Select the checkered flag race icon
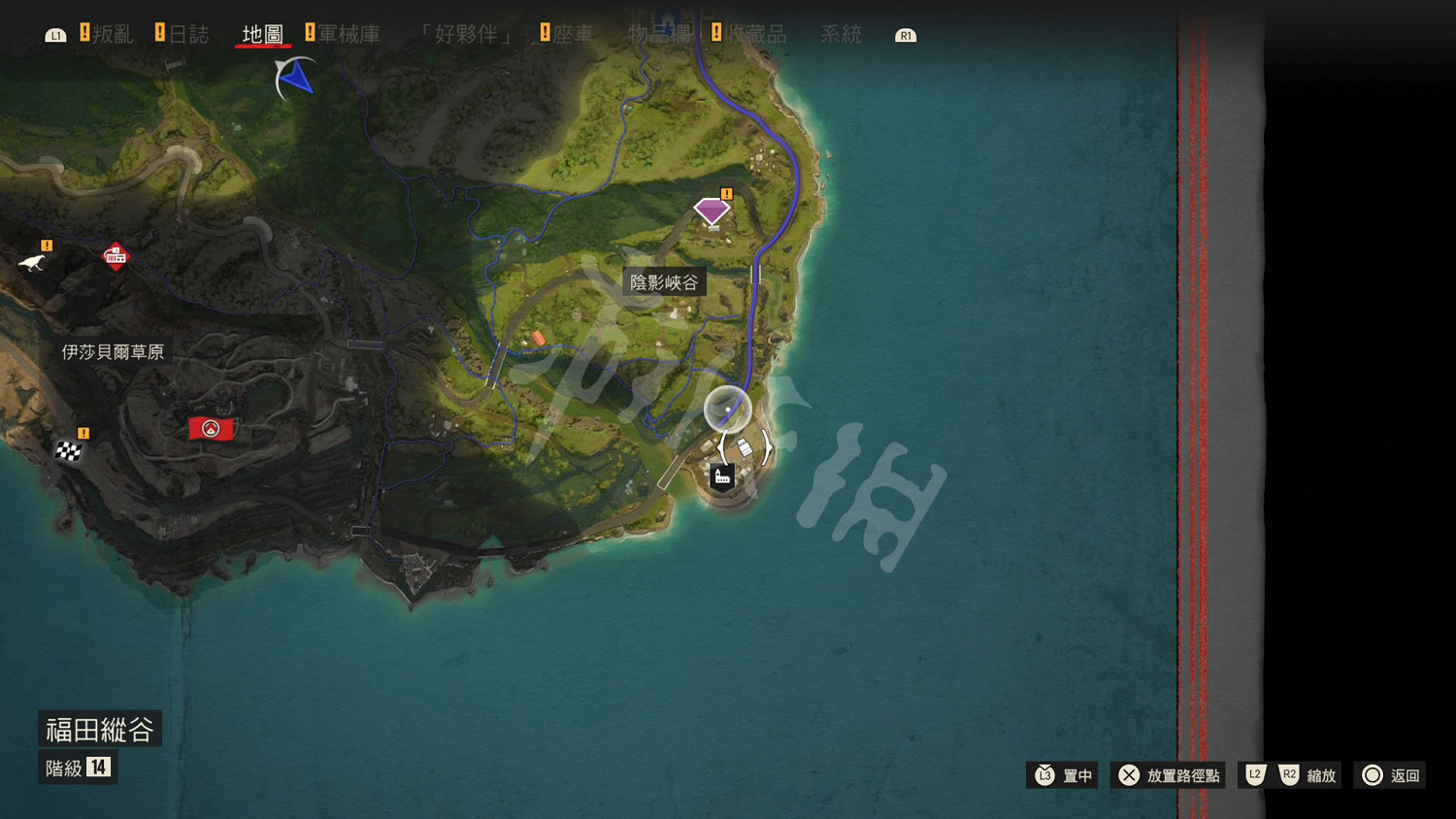This screenshot has width=1456, height=819. [x=67, y=450]
